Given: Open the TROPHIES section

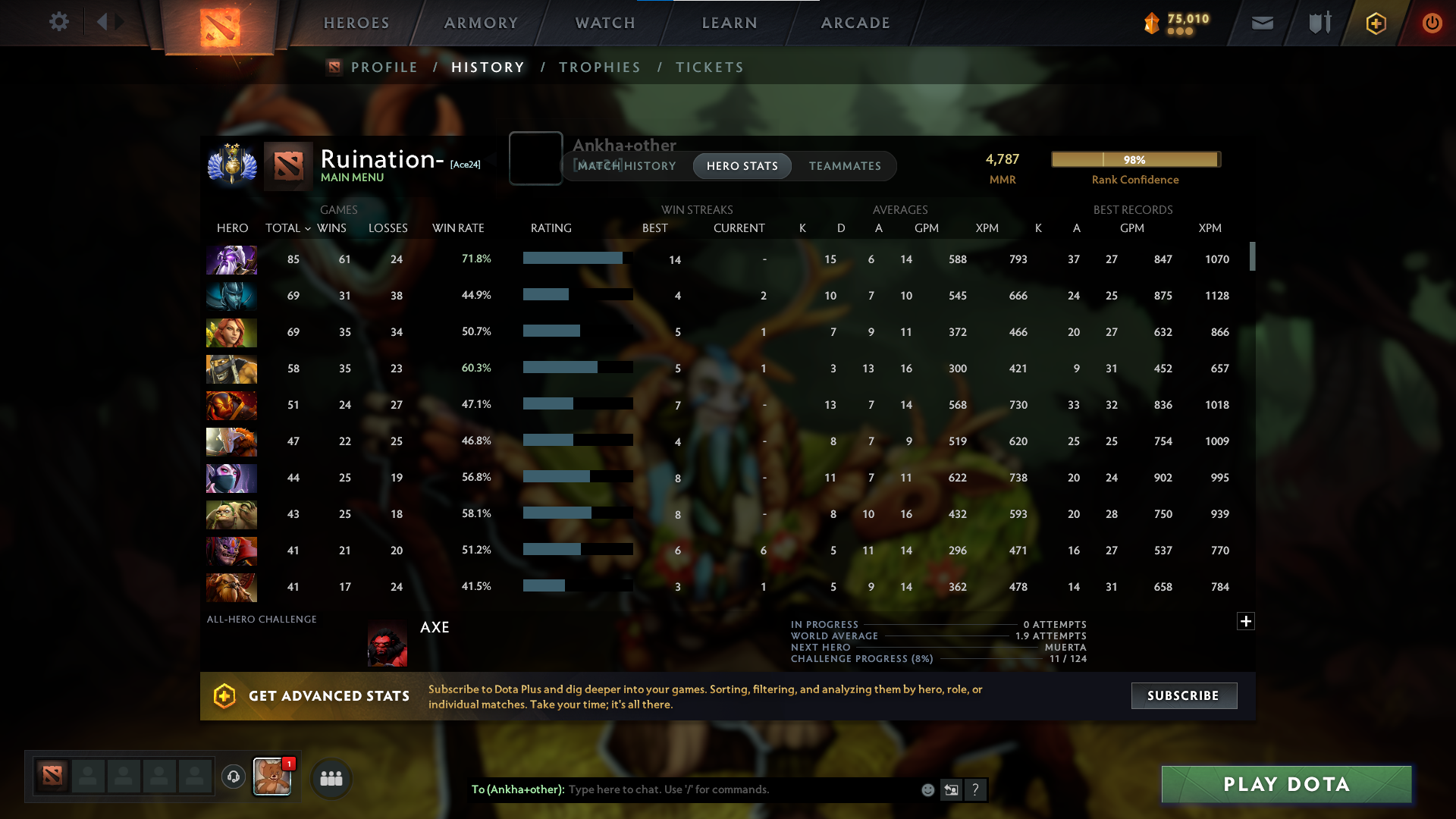Looking at the screenshot, I should pos(599,67).
